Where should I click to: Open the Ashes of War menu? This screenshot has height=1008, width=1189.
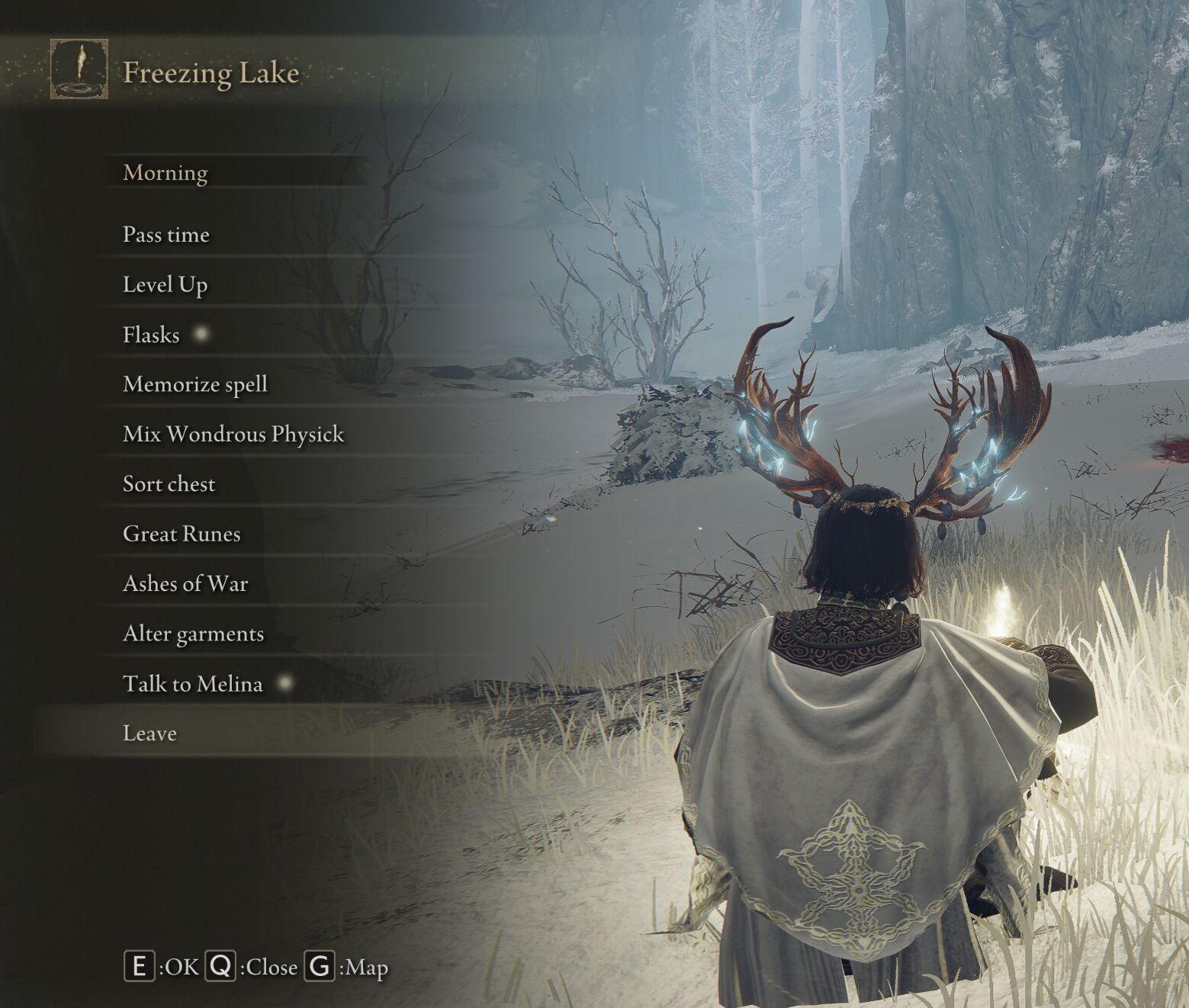coord(185,583)
